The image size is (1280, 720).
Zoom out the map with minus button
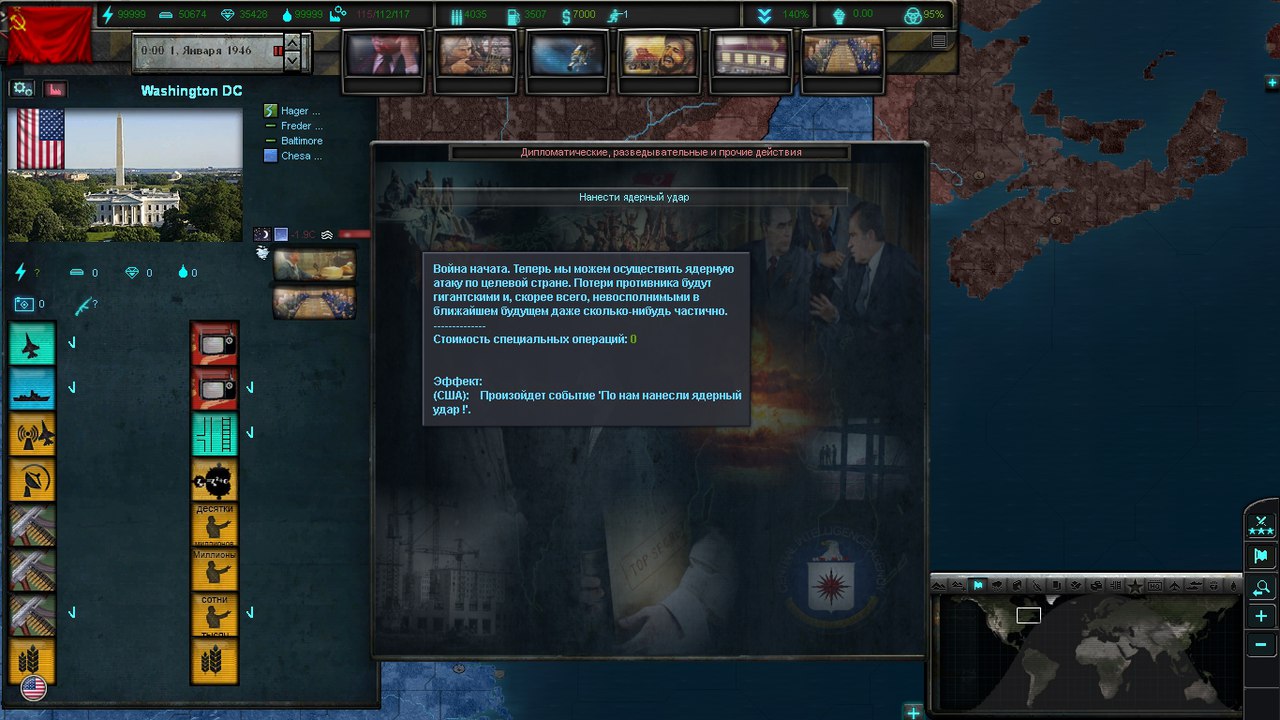click(x=1261, y=645)
